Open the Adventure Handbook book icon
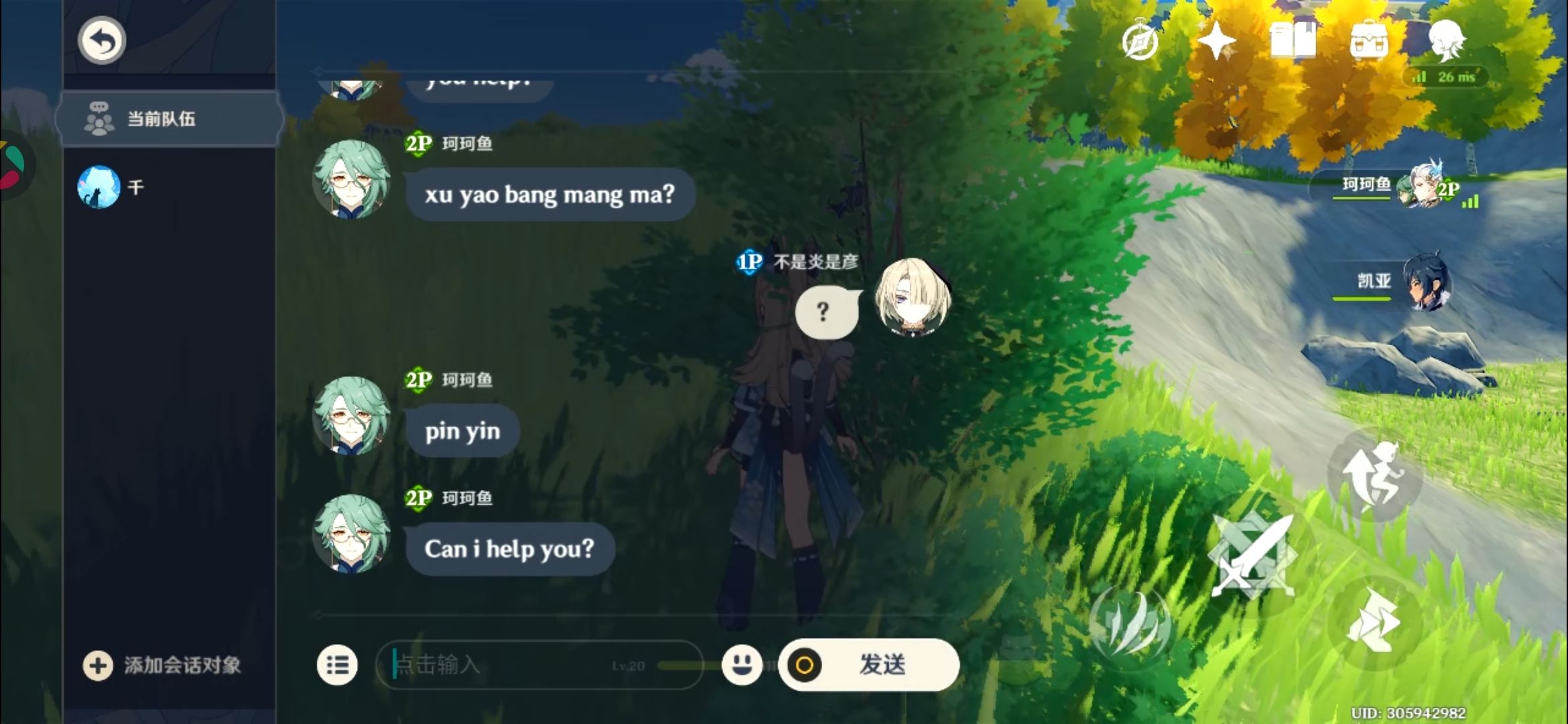The height and width of the screenshot is (724, 1568). pyautogui.click(x=1295, y=40)
